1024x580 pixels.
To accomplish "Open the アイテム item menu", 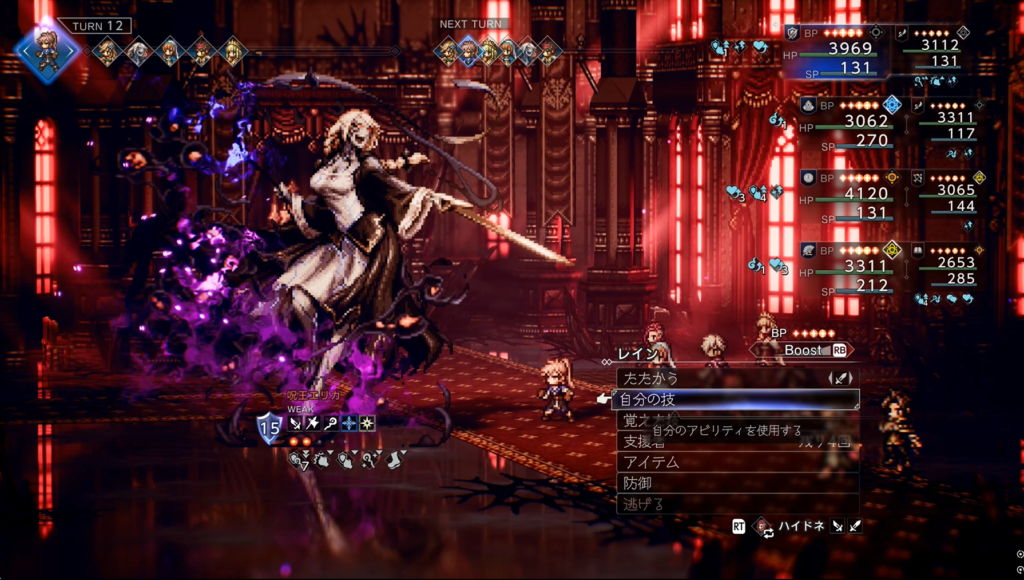I will point(652,462).
